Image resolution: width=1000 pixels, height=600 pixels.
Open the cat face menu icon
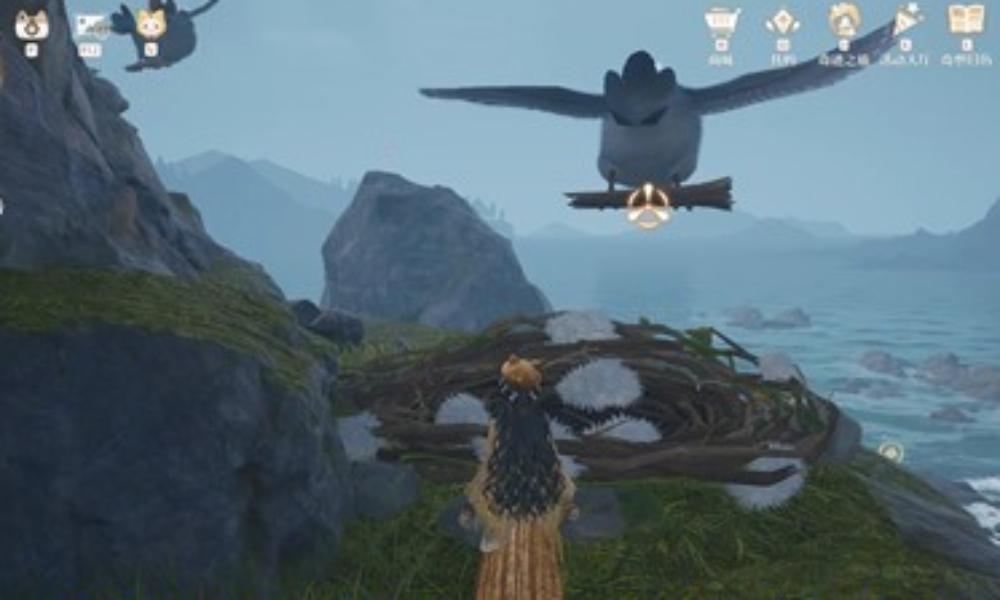(x=31, y=22)
